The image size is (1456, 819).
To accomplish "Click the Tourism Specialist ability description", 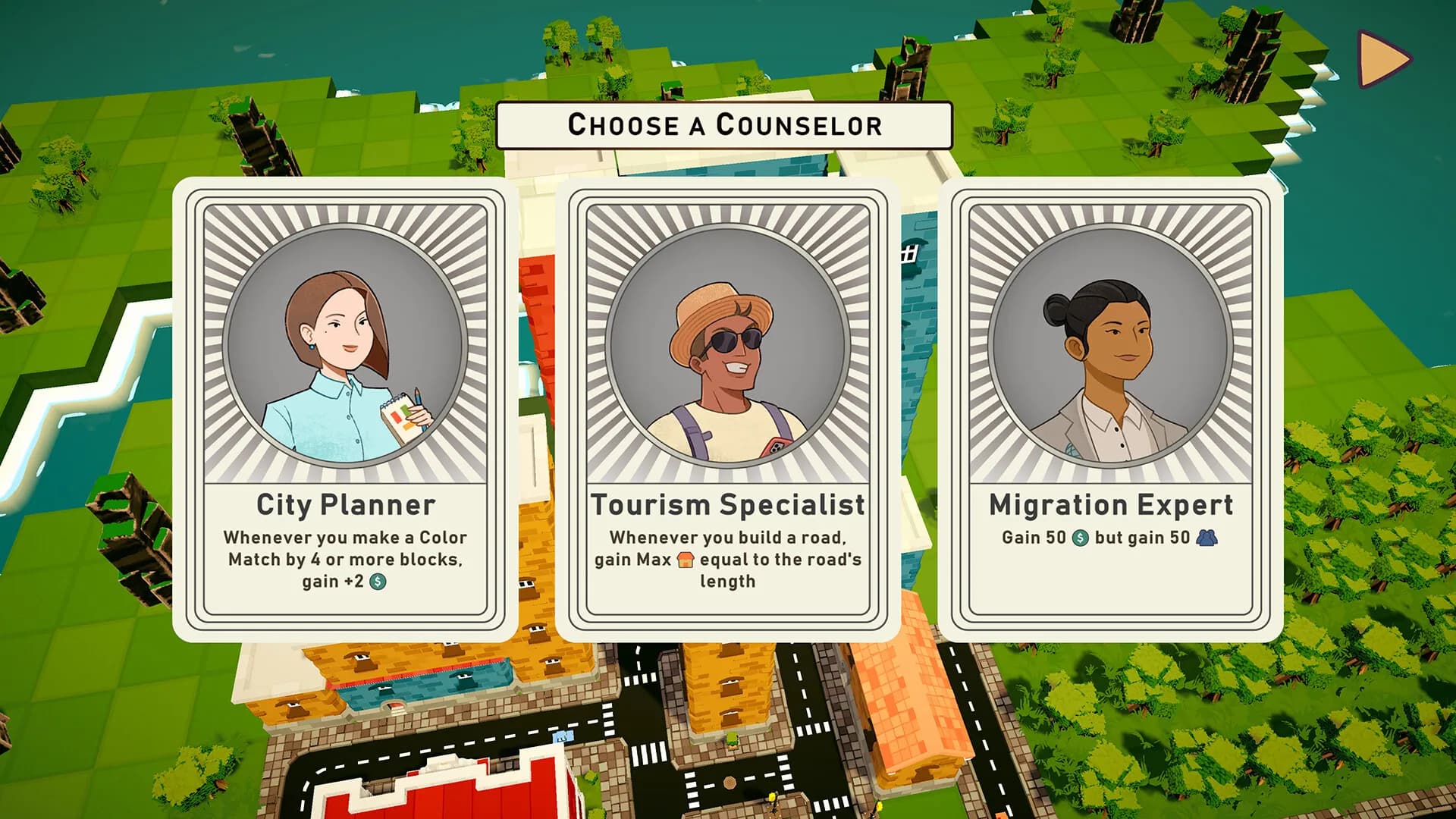I will pos(725,561).
